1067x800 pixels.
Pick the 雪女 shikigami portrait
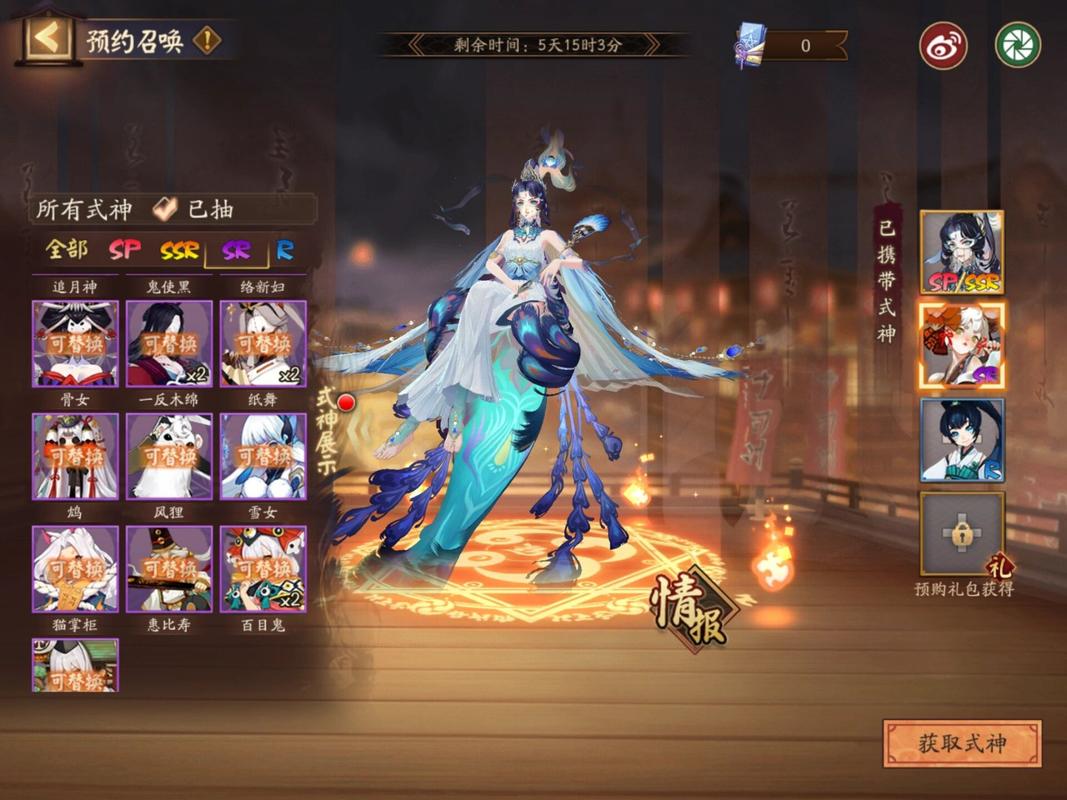tap(263, 568)
